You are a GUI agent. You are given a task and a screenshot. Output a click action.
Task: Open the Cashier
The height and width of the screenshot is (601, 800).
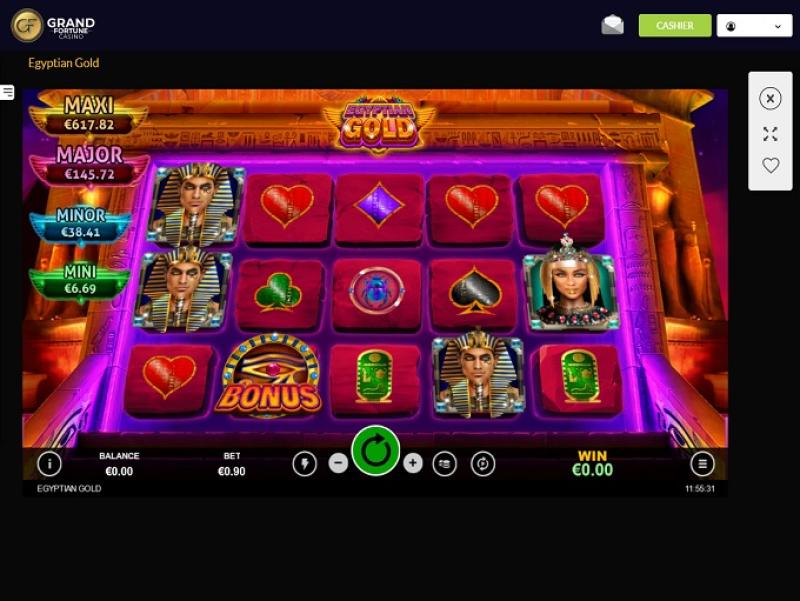coord(675,26)
